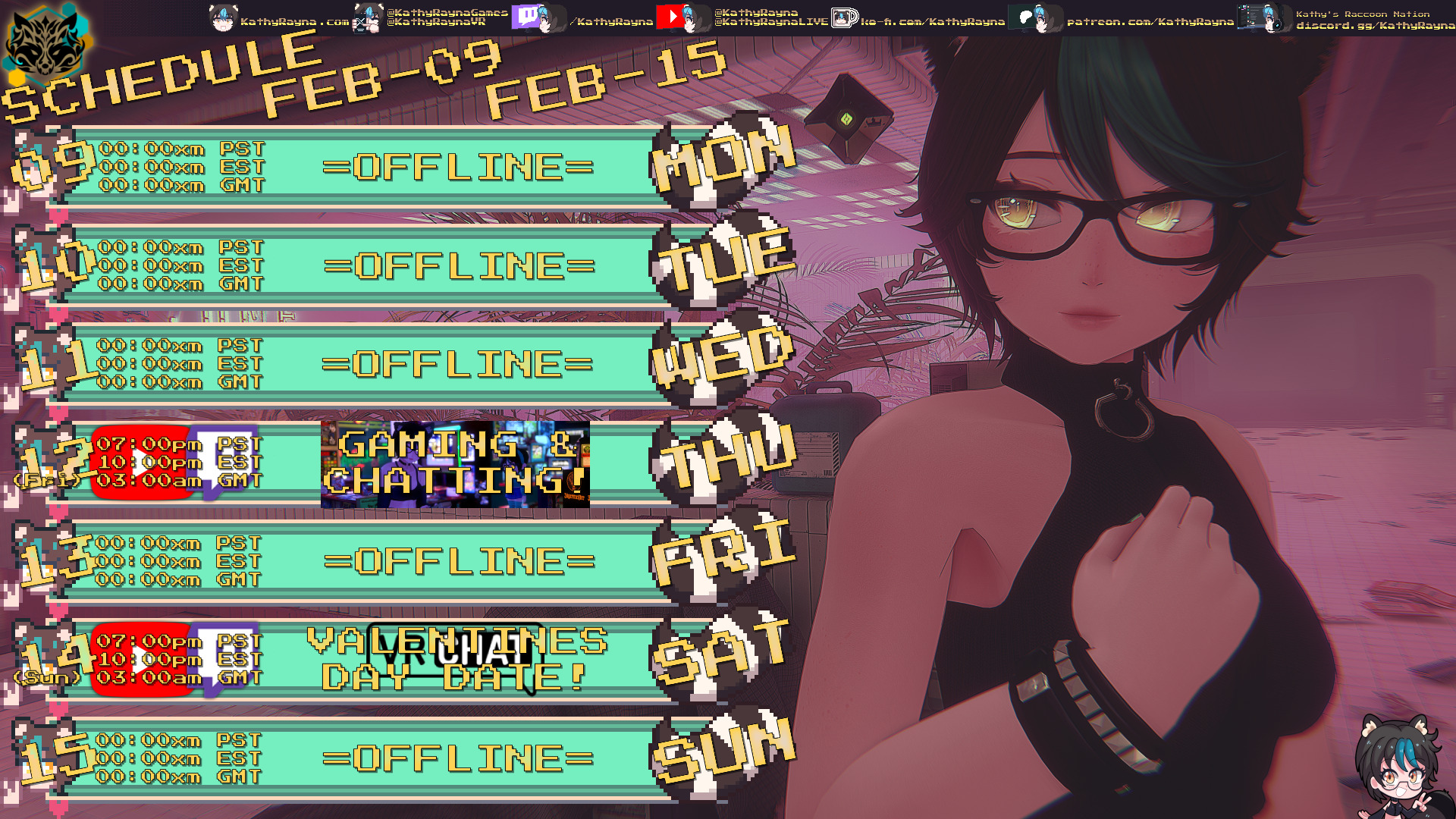This screenshot has width=1456, height=819.
Task: Click the gold raccoon logo emblem
Action: click(x=45, y=45)
